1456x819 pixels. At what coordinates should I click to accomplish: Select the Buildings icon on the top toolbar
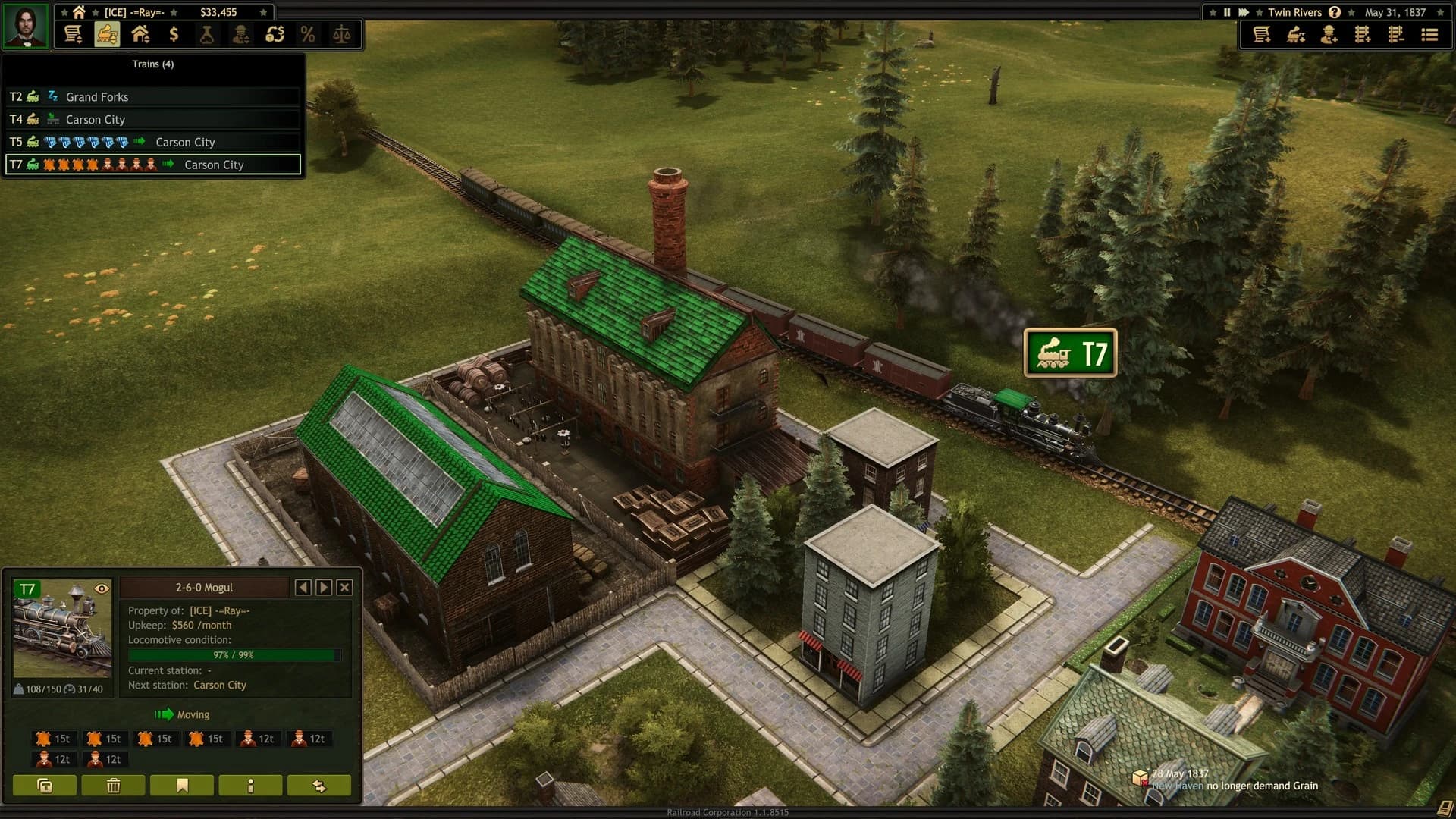(x=141, y=34)
